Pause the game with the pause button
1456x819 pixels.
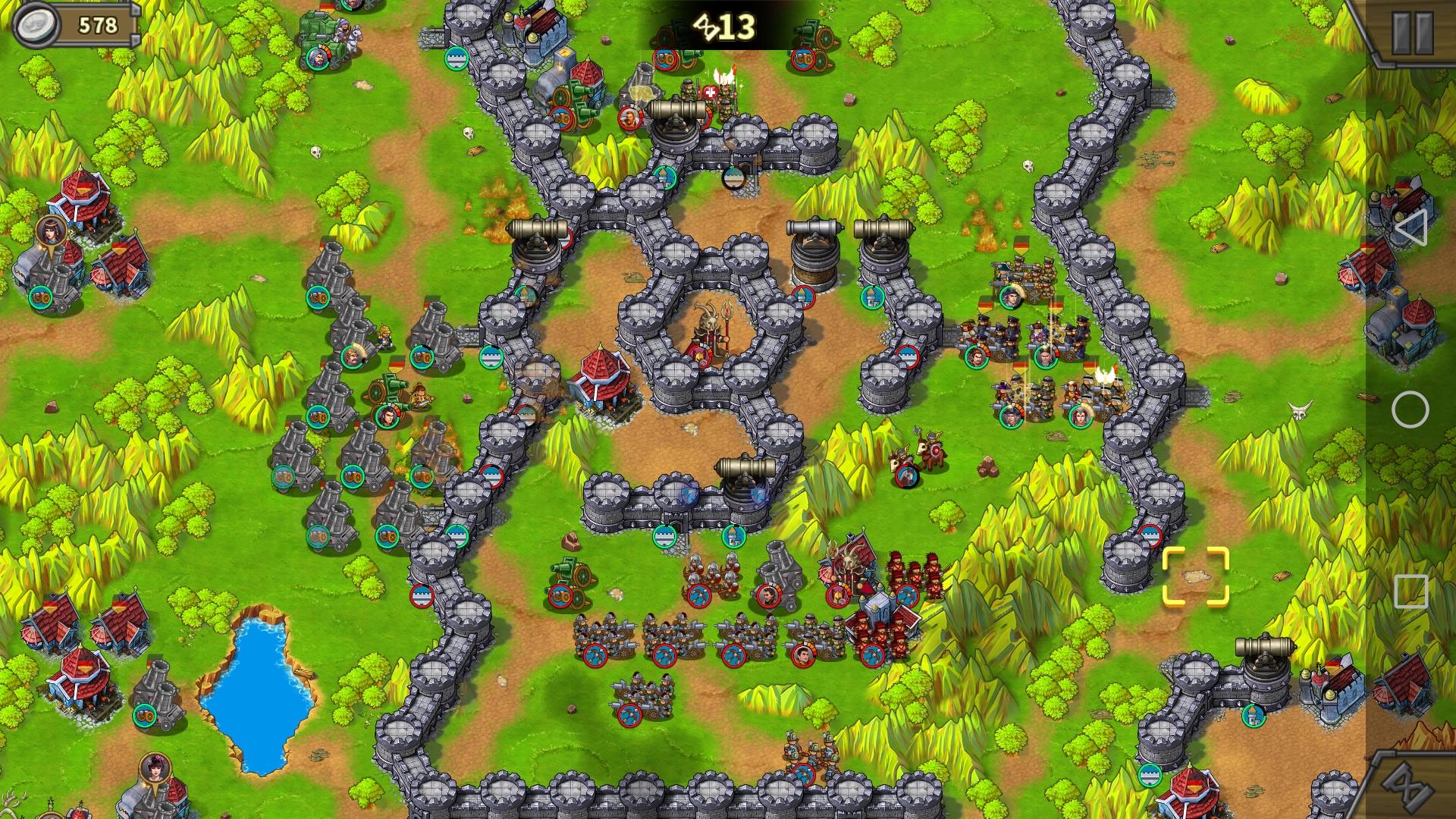pyautogui.click(x=1412, y=32)
